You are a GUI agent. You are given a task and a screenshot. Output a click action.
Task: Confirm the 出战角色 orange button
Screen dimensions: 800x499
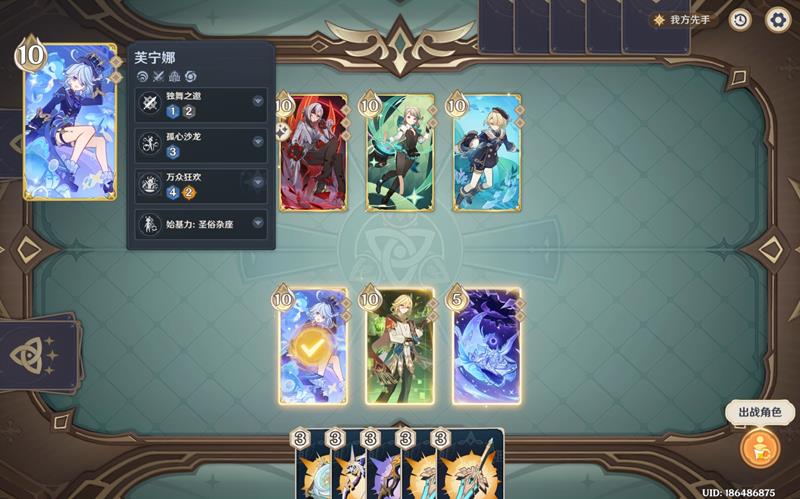(x=759, y=446)
